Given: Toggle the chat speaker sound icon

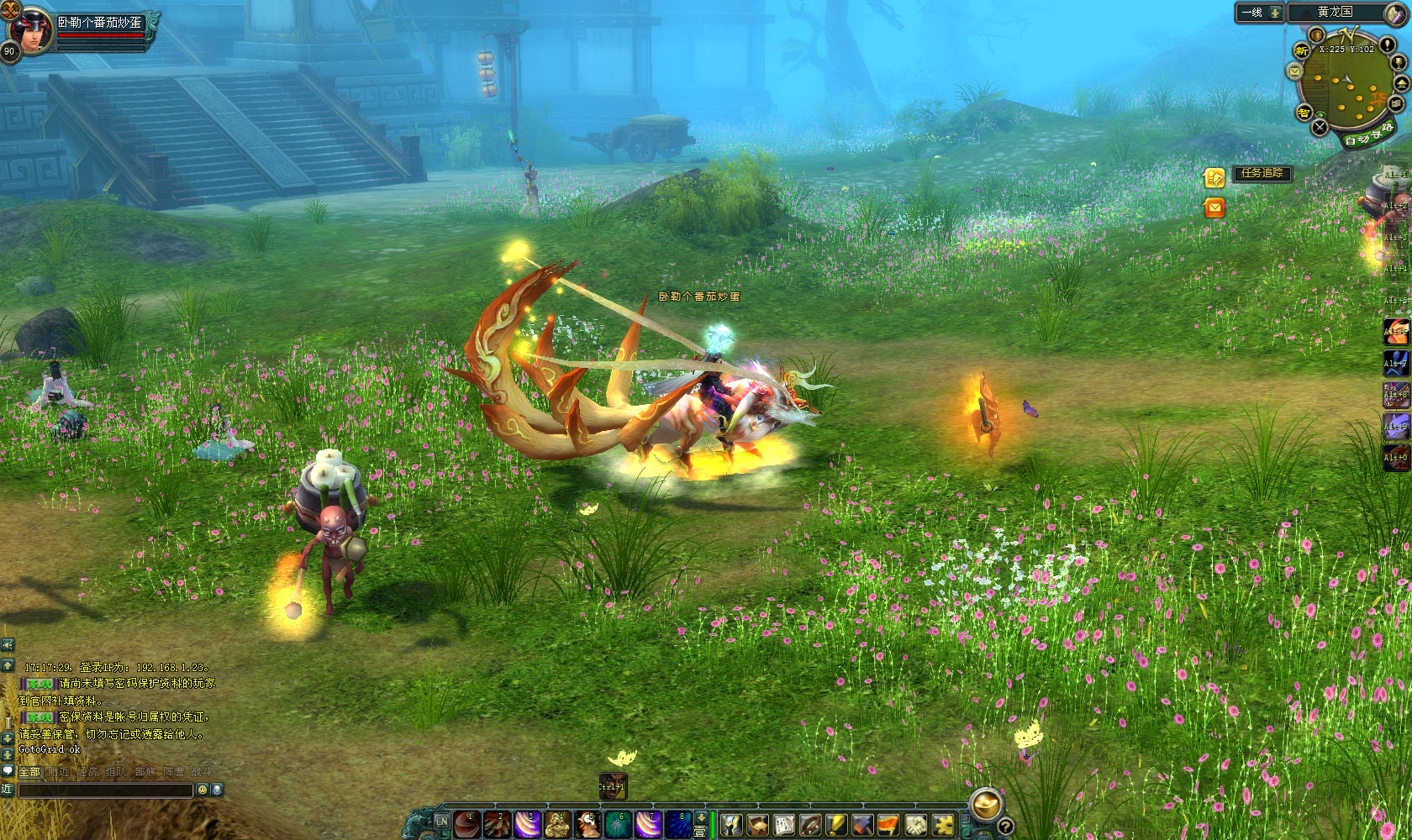Looking at the screenshot, I should tap(8, 644).
